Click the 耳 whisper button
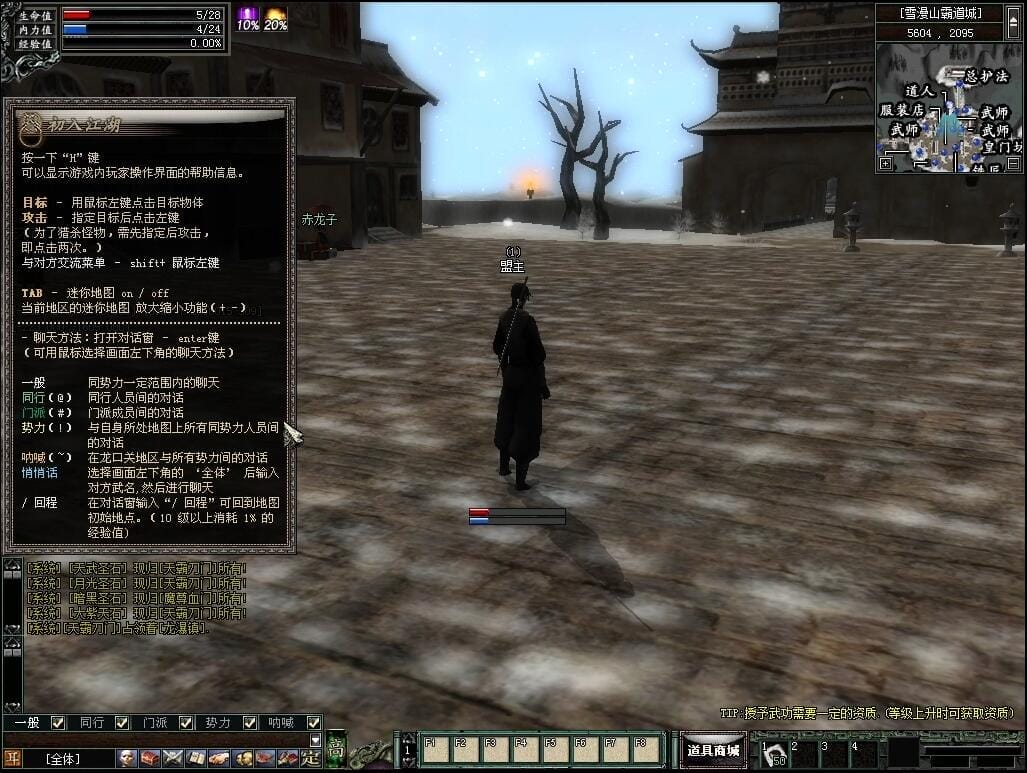Viewport: 1027px width, 773px height. click(13, 758)
